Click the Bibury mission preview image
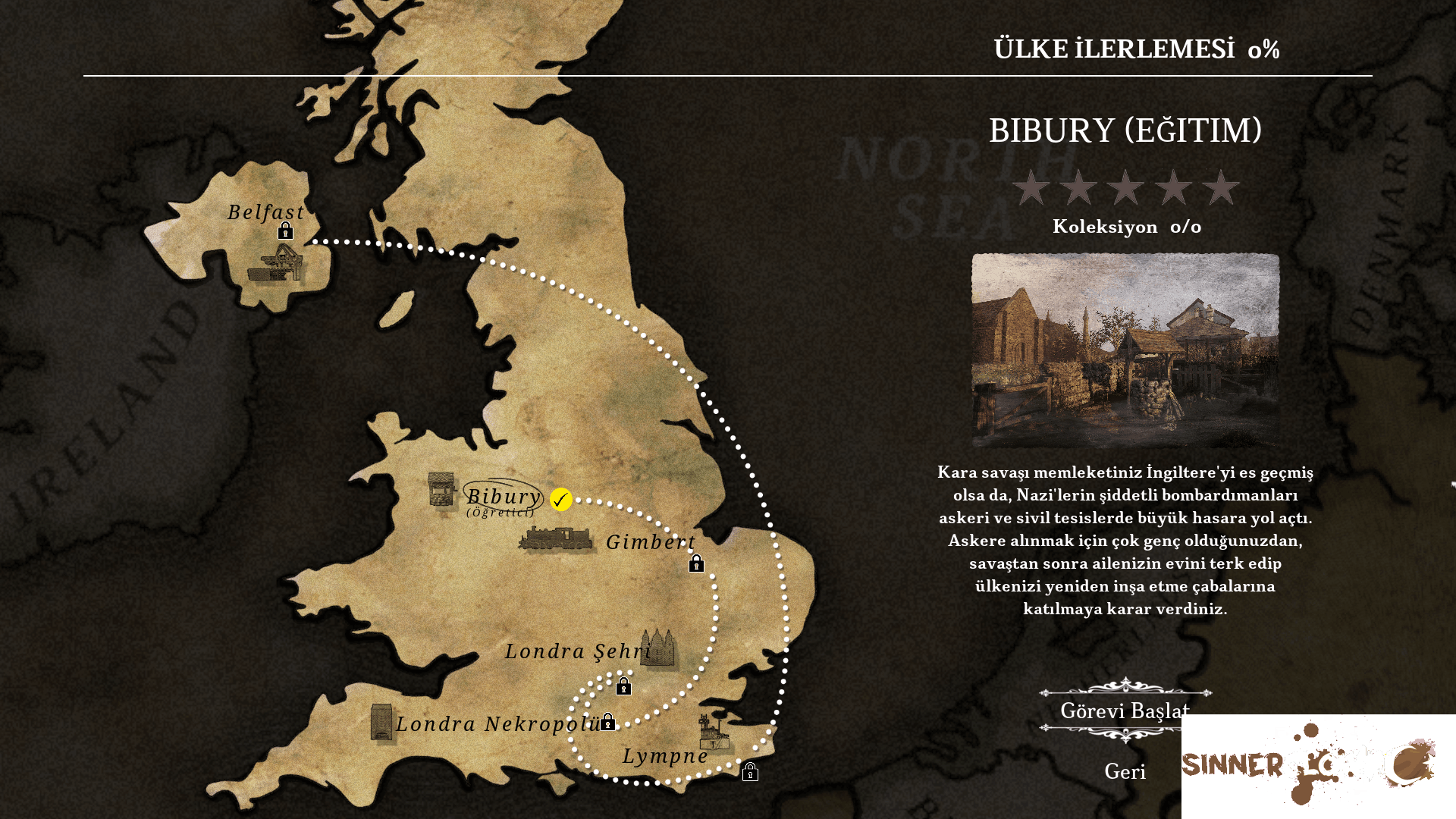 click(1125, 350)
